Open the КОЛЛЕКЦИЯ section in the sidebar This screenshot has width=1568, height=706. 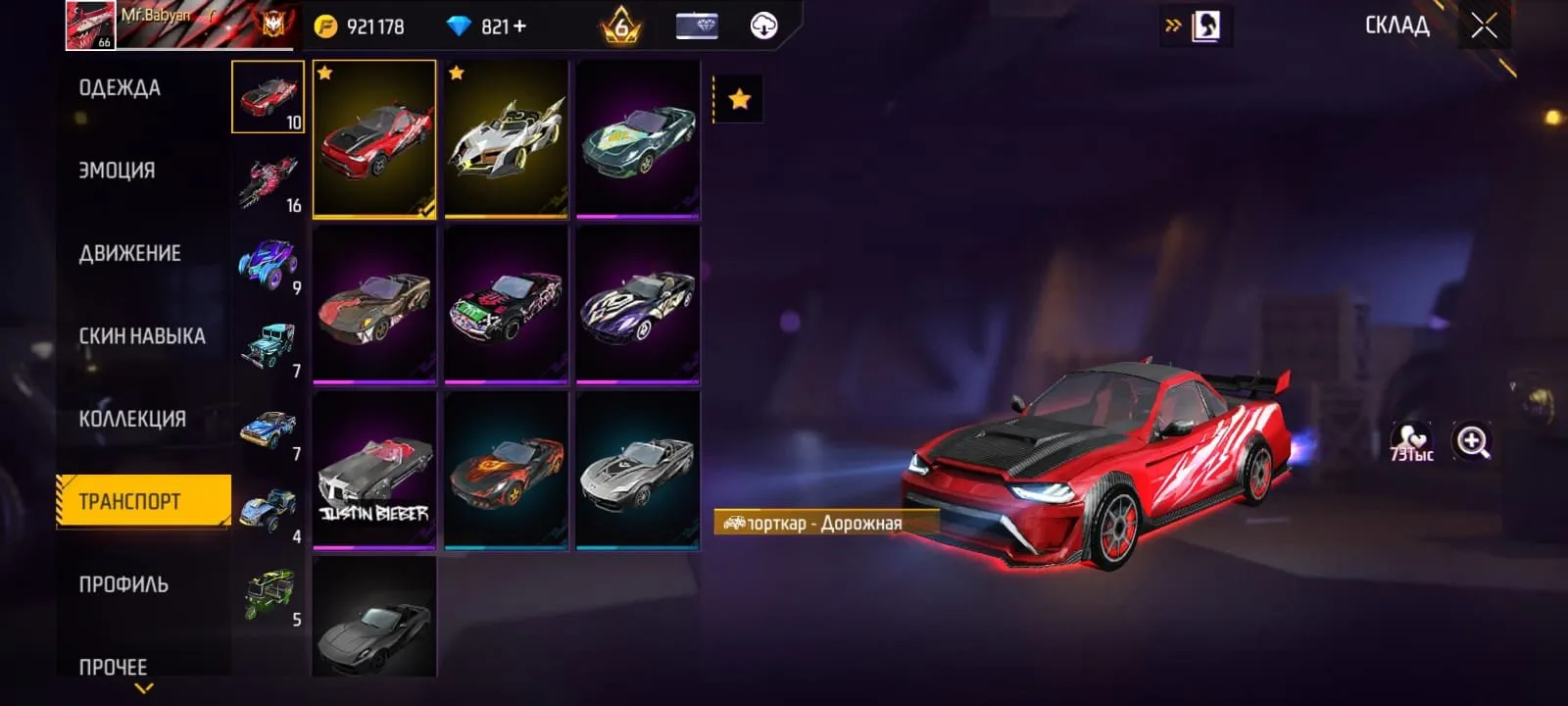tap(133, 418)
